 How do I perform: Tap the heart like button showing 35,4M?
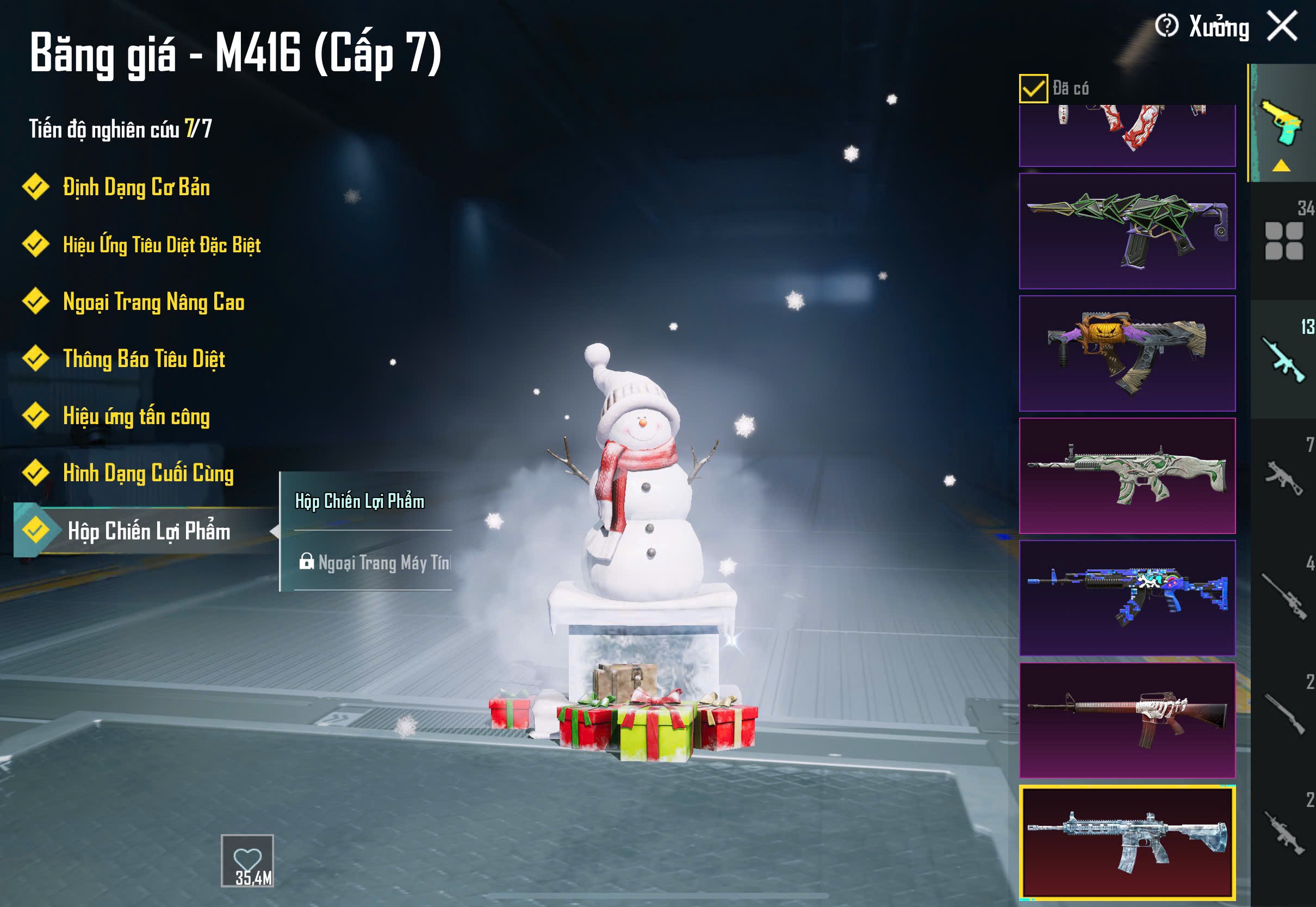click(247, 860)
